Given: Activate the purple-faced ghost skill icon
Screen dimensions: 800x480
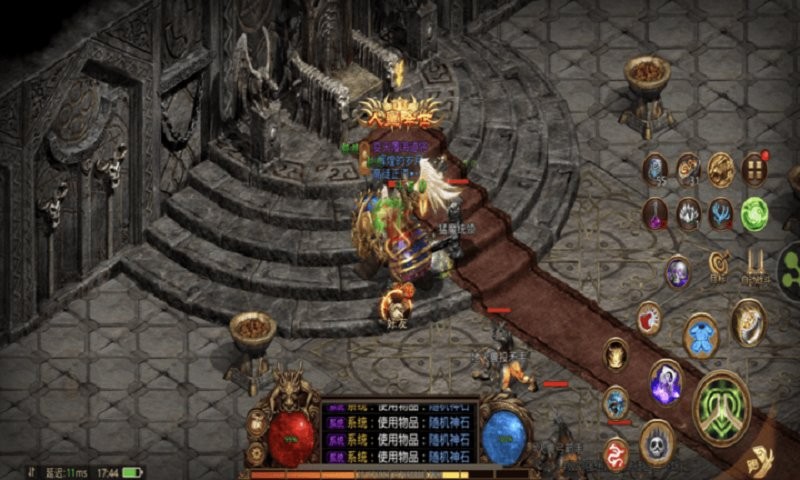Looking at the screenshot, I should [677, 271].
